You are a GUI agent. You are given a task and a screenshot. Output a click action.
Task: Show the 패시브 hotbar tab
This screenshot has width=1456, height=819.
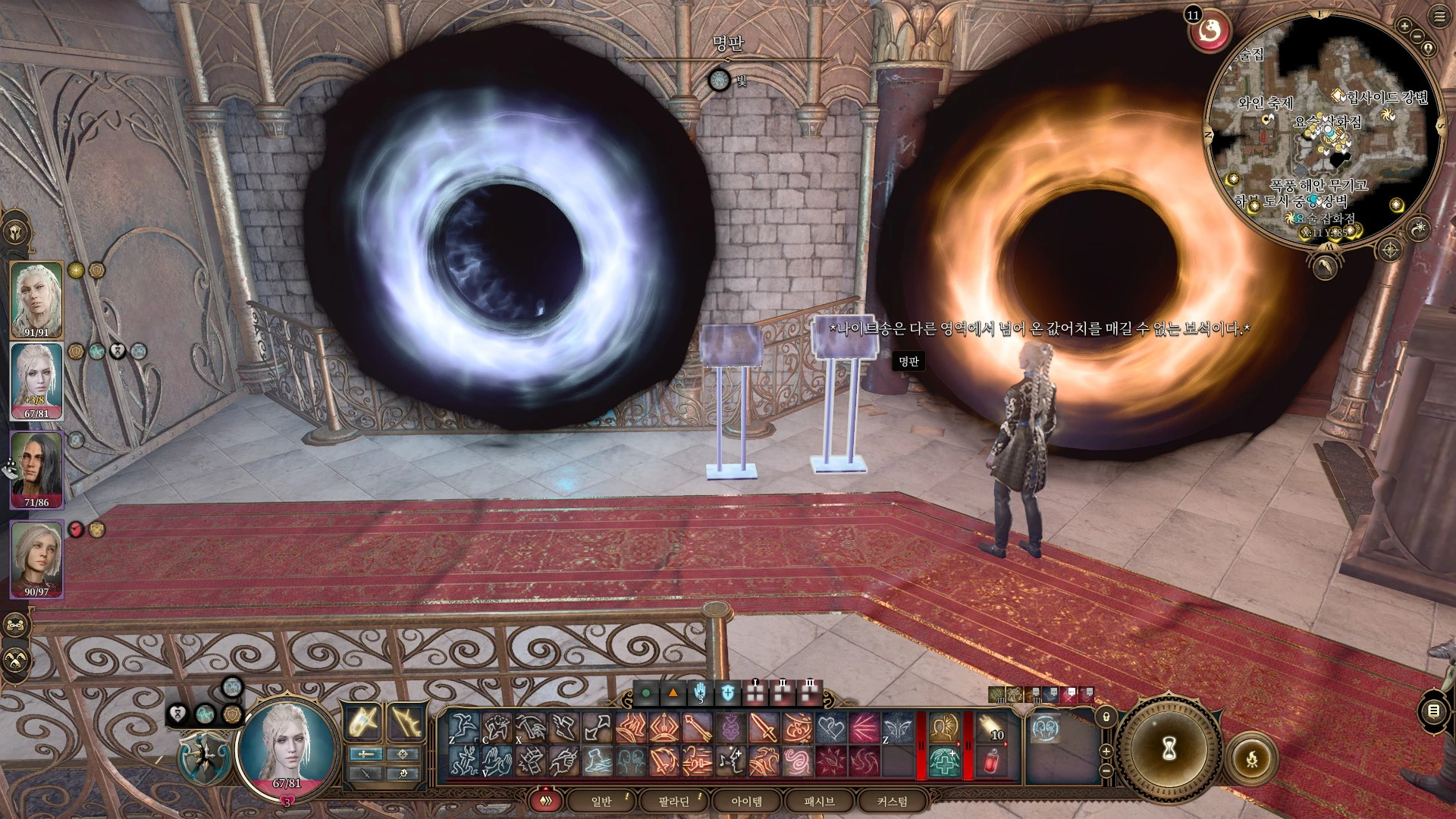click(819, 802)
